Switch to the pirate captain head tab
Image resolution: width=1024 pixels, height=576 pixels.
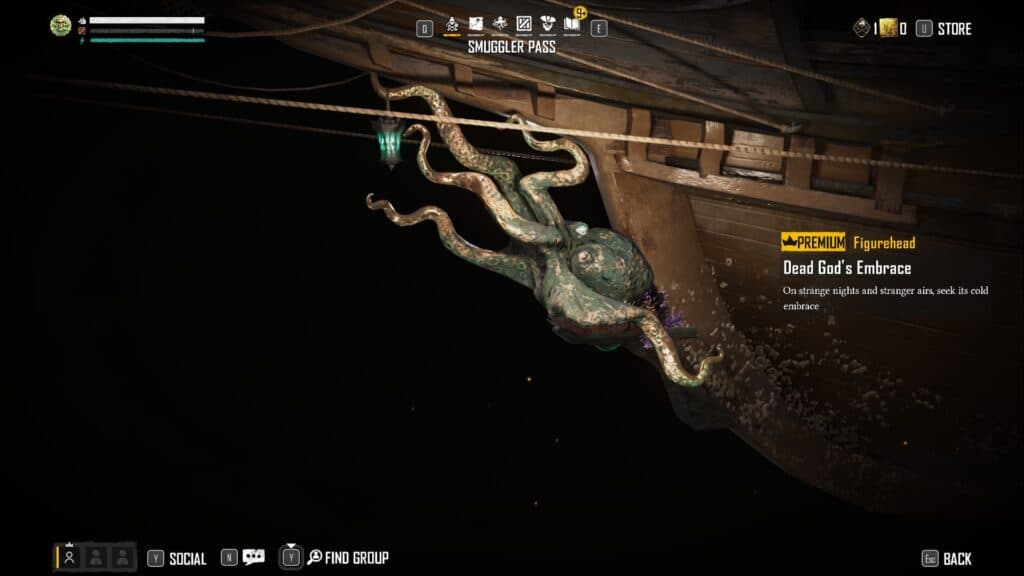548,24
